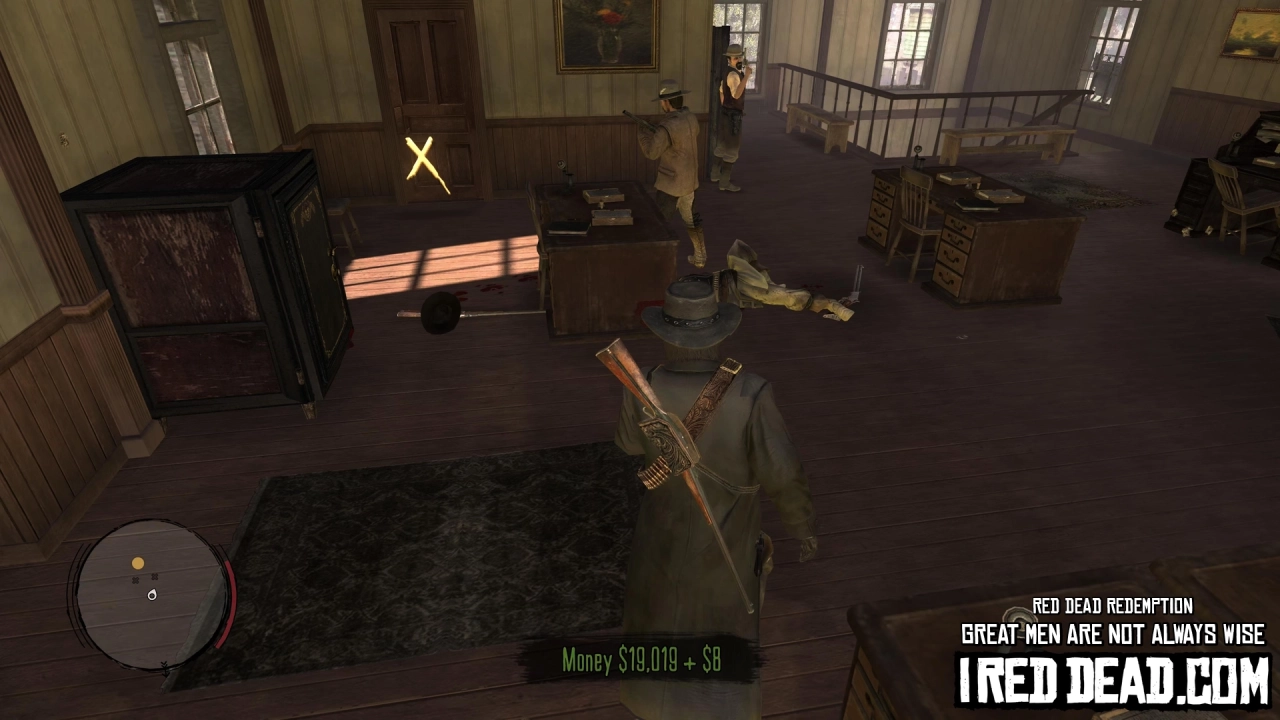The height and width of the screenshot is (720, 1280).
Task: Click the yellow objective X marker on the wall
Action: coord(420,160)
